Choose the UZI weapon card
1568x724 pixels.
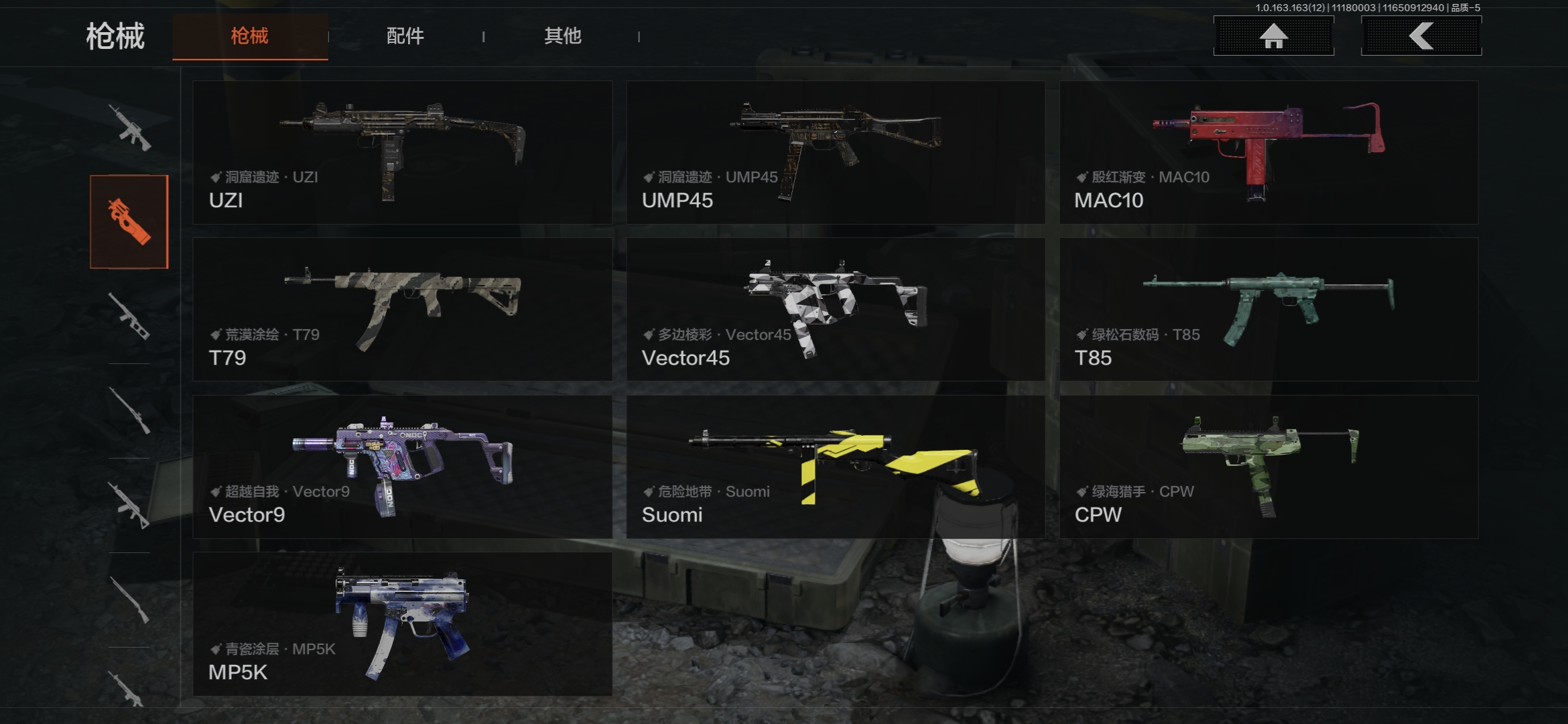[402, 153]
